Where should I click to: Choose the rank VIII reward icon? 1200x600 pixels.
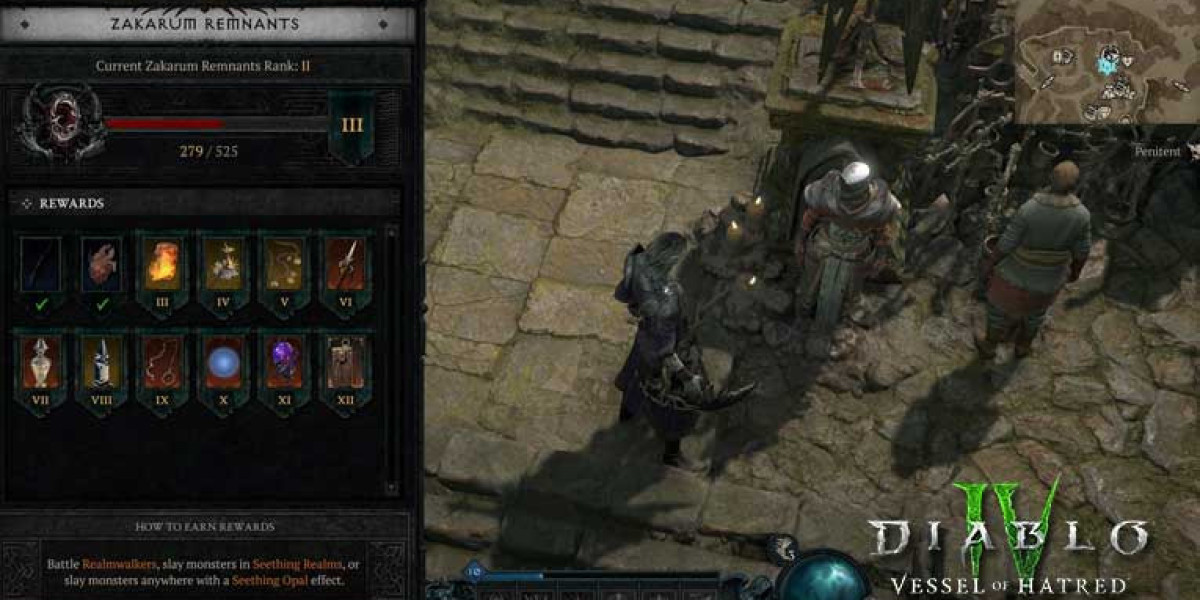click(x=102, y=363)
